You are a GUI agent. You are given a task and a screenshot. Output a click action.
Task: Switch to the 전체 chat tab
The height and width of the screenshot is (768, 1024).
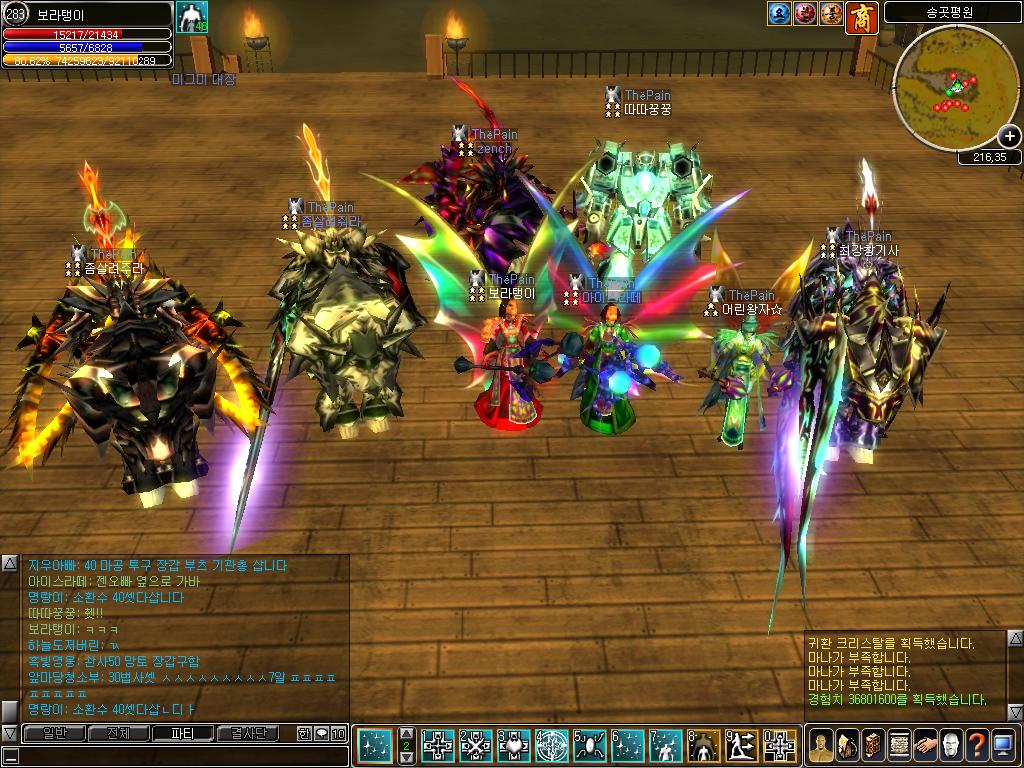(x=118, y=733)
